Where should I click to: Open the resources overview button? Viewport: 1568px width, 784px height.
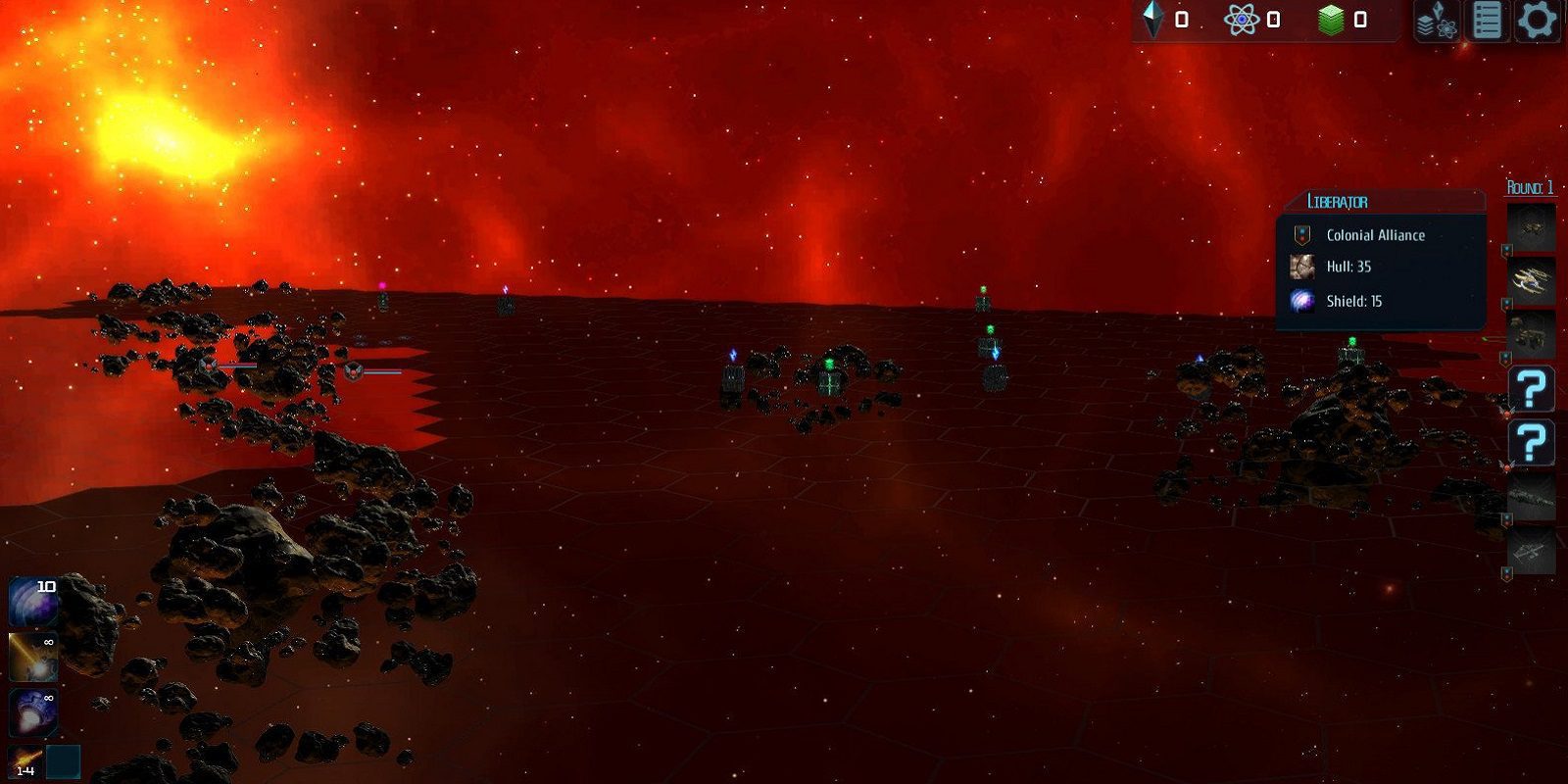pyautogui.click(x=1437, y=21)
